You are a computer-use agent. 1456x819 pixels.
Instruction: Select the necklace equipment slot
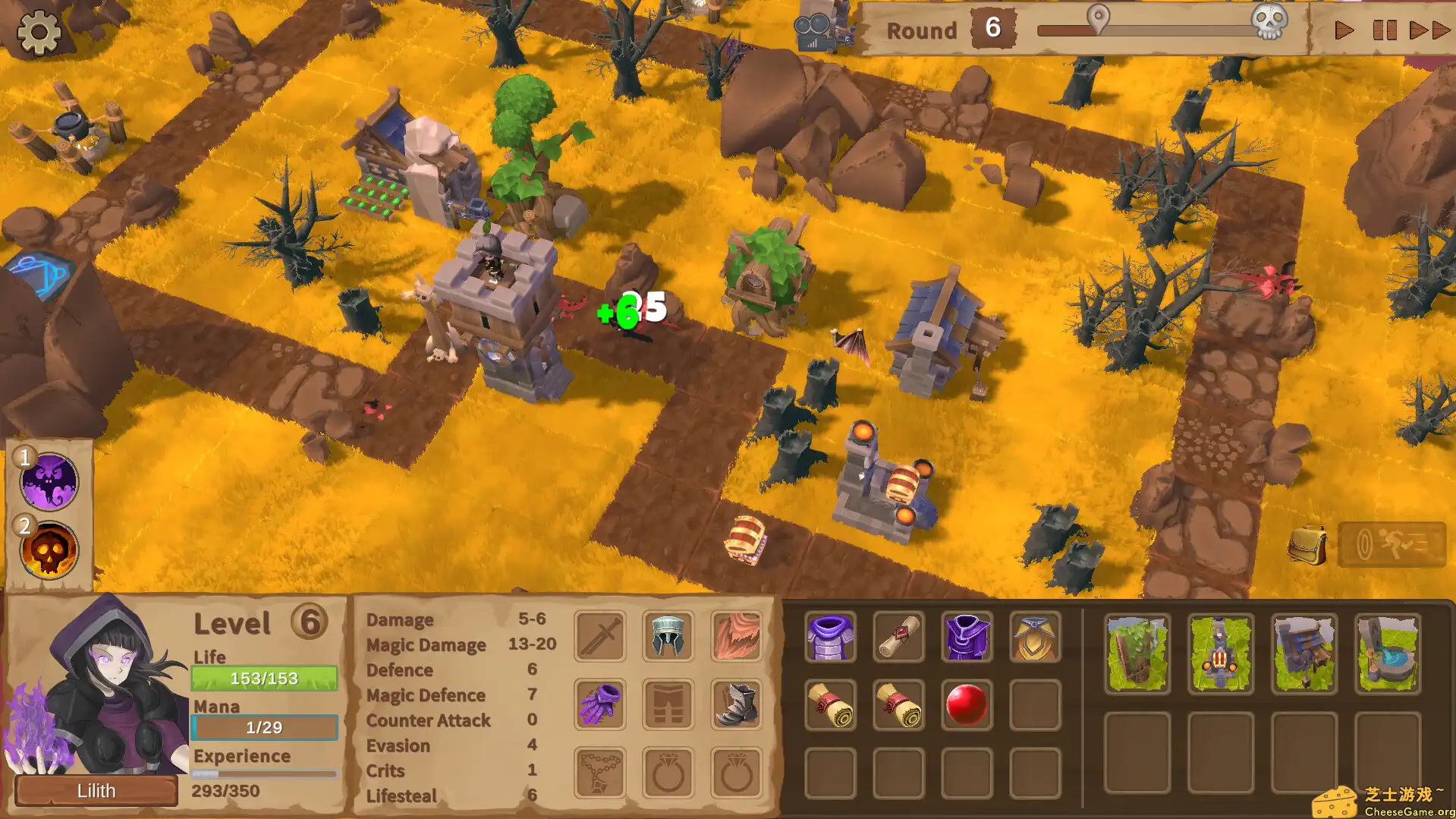[x=599, y=771]
